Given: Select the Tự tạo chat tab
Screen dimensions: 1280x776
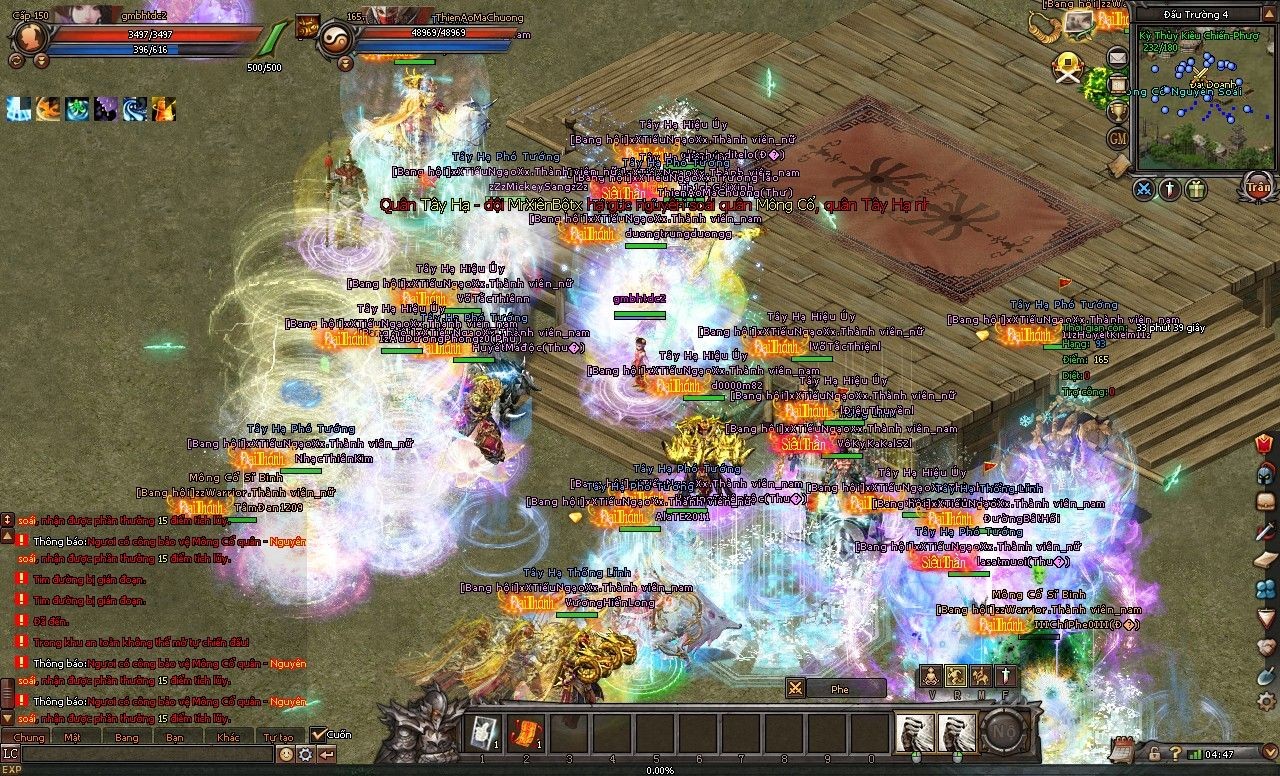Looking at the screenshot, I should tap(278, 736).
